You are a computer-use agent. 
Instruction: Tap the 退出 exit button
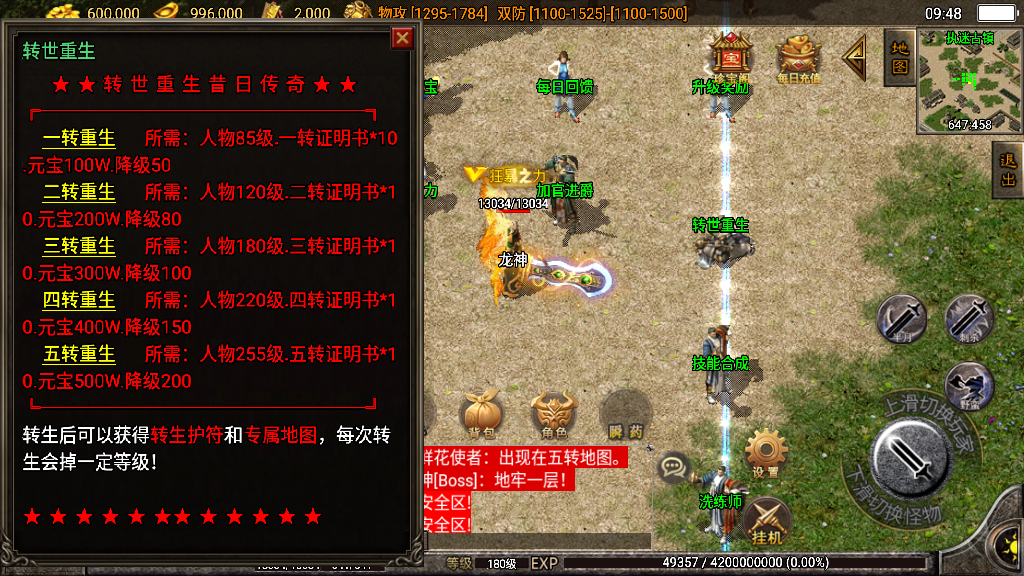[x=1008, y=169]
